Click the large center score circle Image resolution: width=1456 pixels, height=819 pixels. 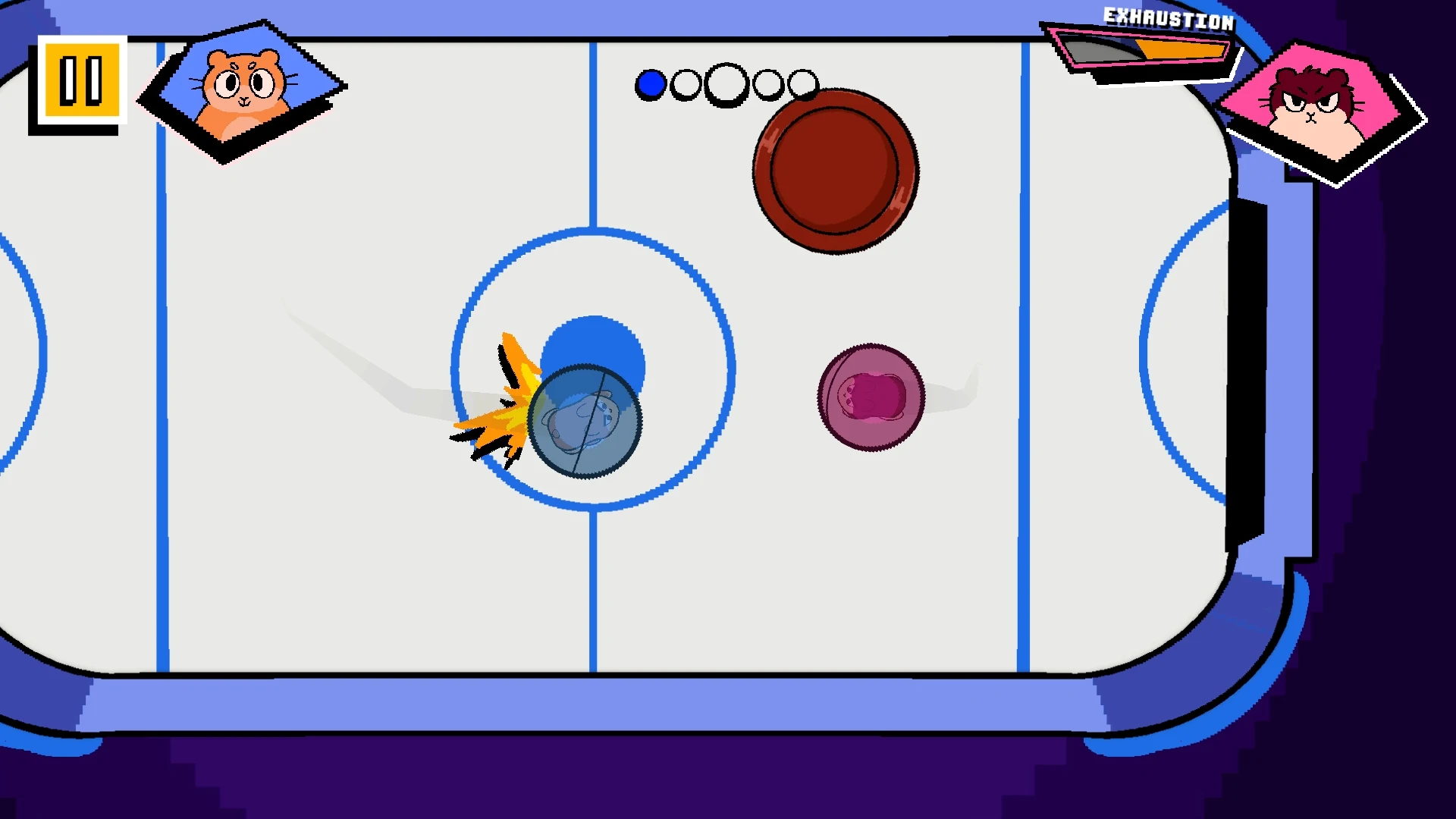pyautogui.click(x=725, y=83)
